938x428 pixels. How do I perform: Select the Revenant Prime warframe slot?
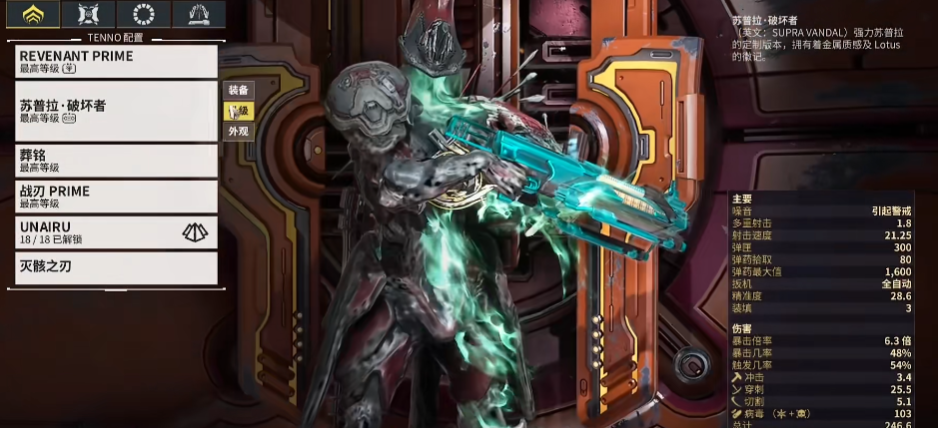point(117,62)
